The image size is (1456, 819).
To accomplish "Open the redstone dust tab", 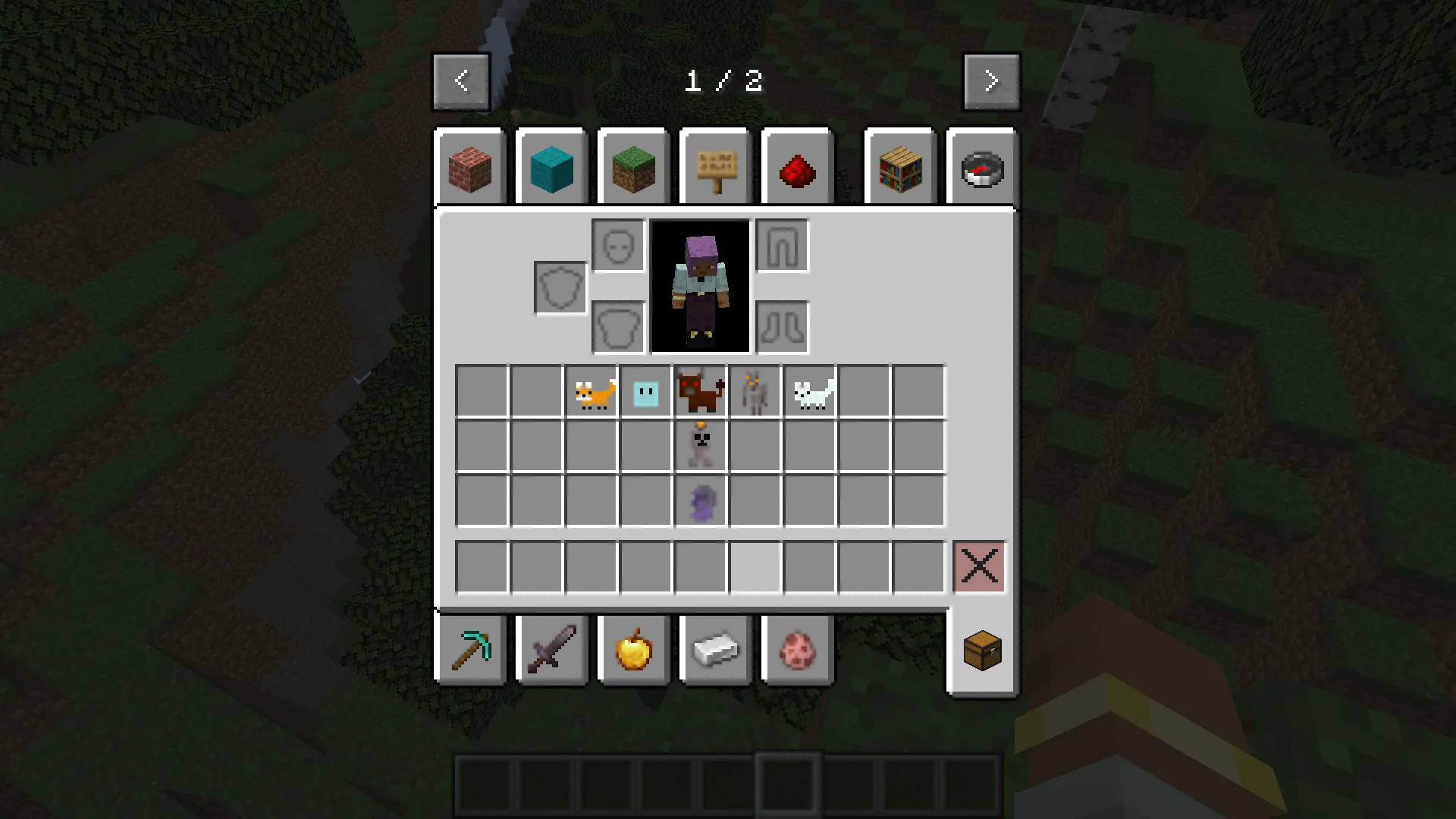I will click(x=797, y=168).
